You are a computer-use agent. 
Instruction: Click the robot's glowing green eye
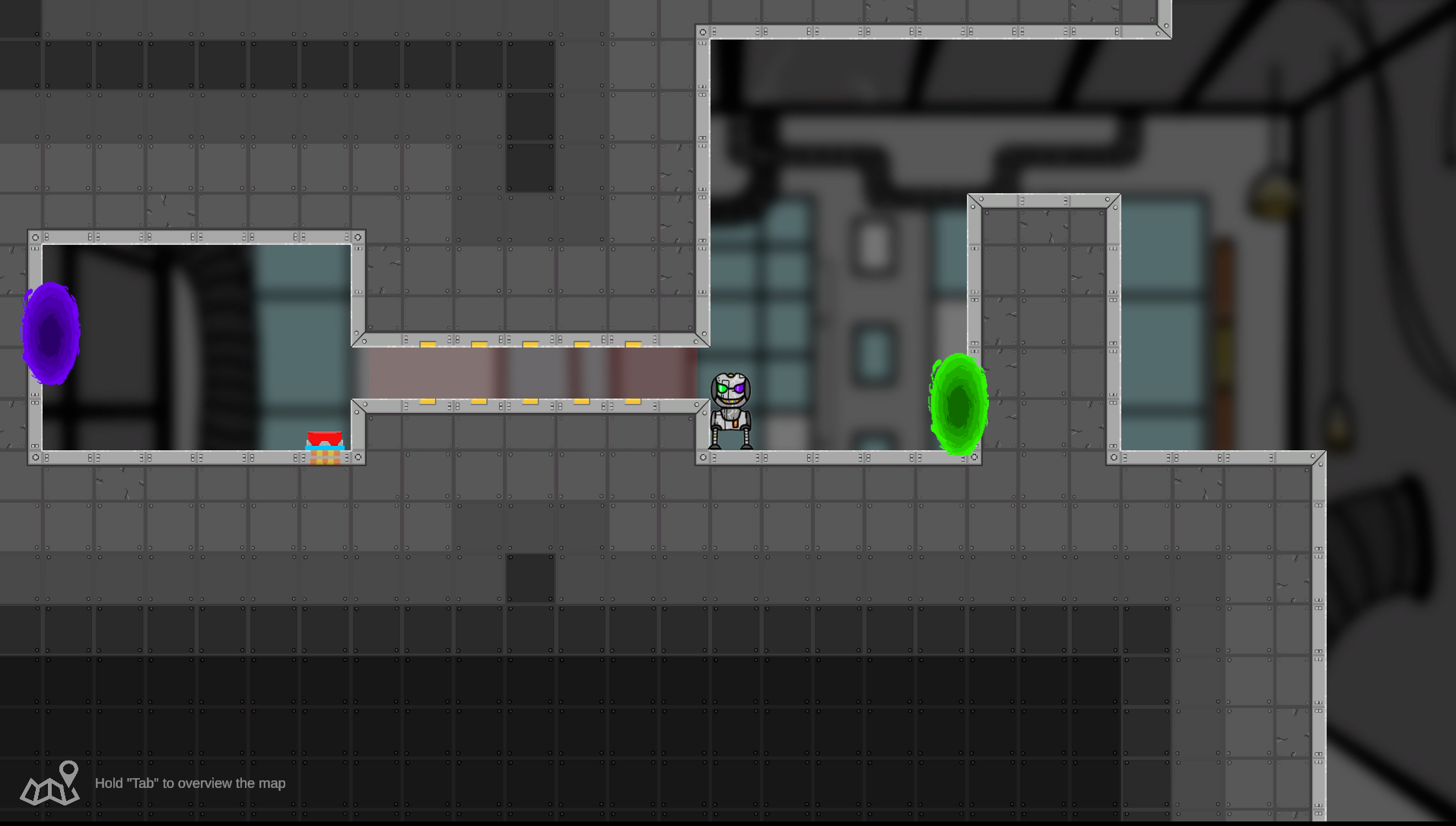point(722,389)
